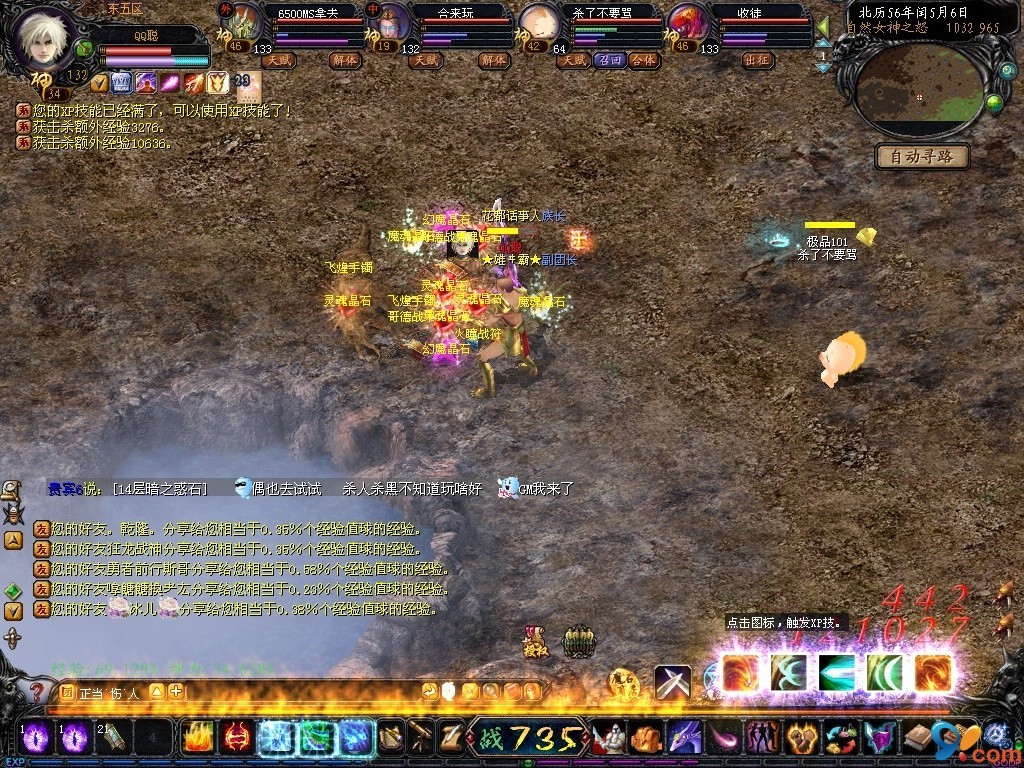Use the flame skill in the hotbar
Screen dimensions: 1024x768
[198, 738]
